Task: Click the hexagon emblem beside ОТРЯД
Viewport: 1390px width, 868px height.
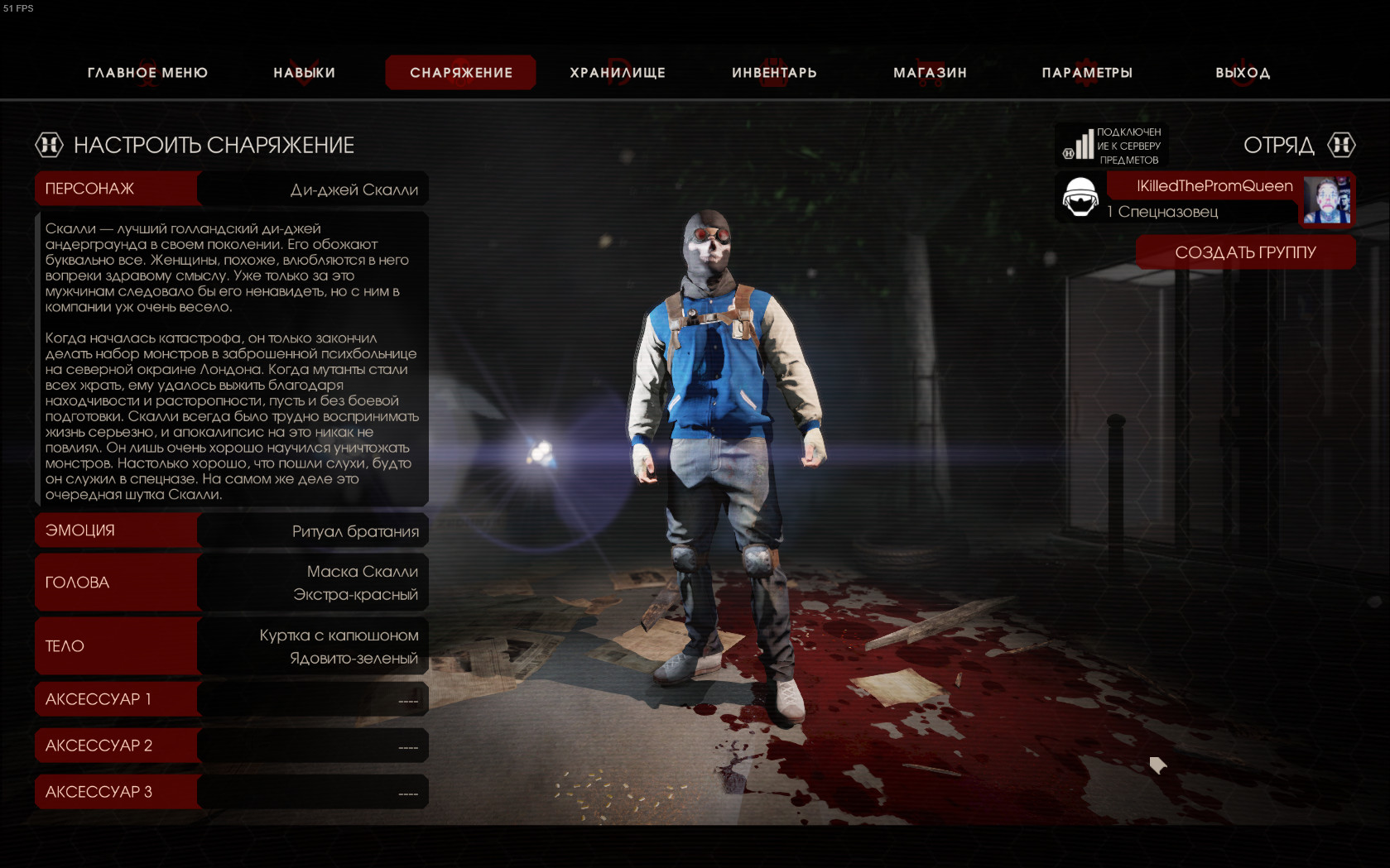Action: coord(1343,145)
